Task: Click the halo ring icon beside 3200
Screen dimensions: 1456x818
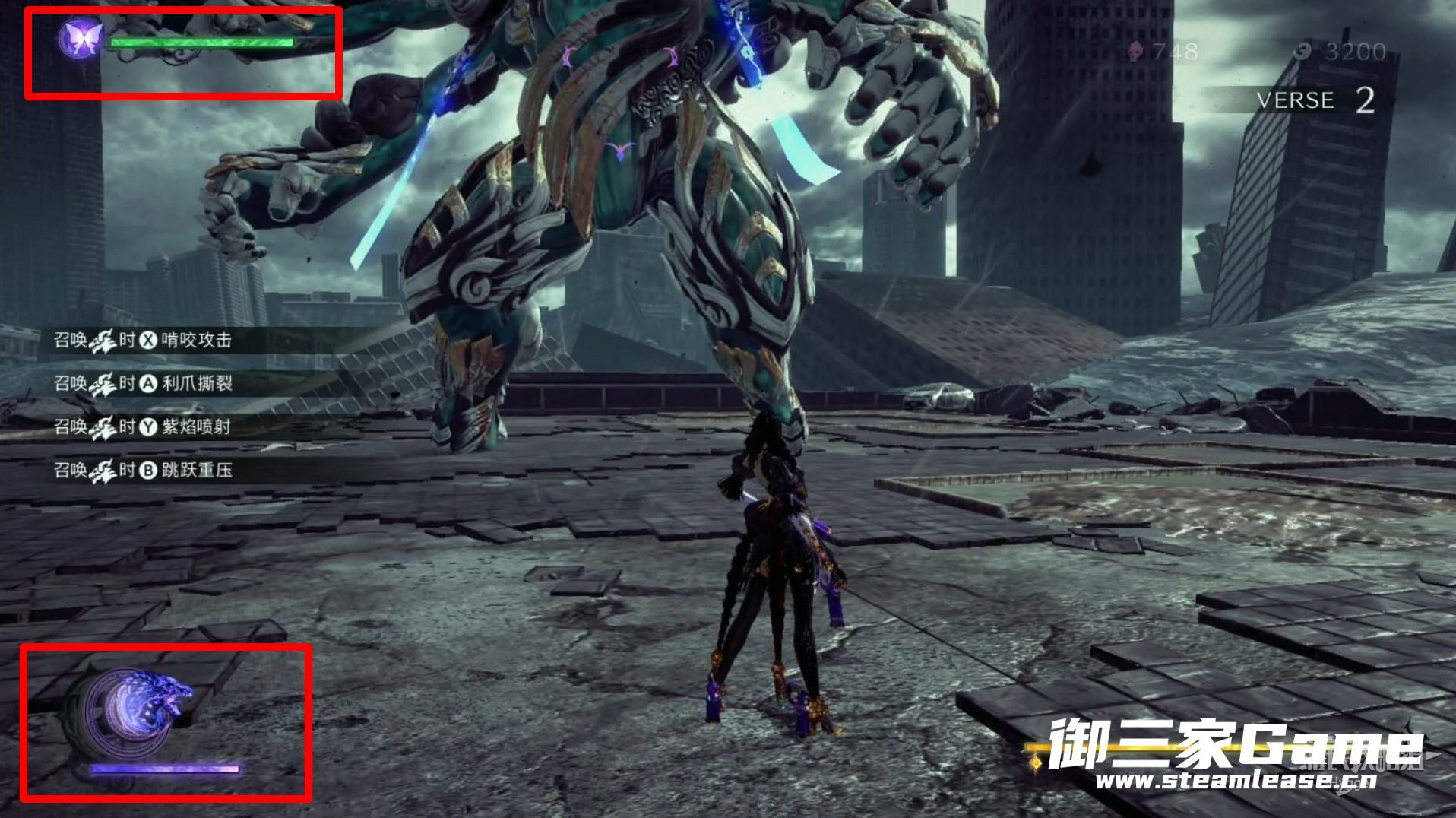Action: tap(1304, 52)
